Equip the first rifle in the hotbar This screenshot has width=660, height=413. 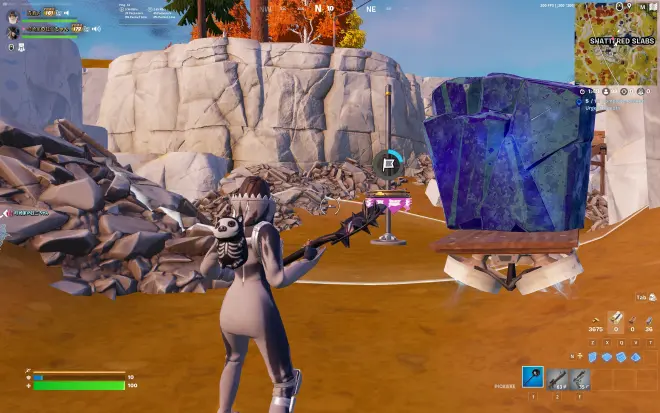pyautogui.click(x=558, y=378)
